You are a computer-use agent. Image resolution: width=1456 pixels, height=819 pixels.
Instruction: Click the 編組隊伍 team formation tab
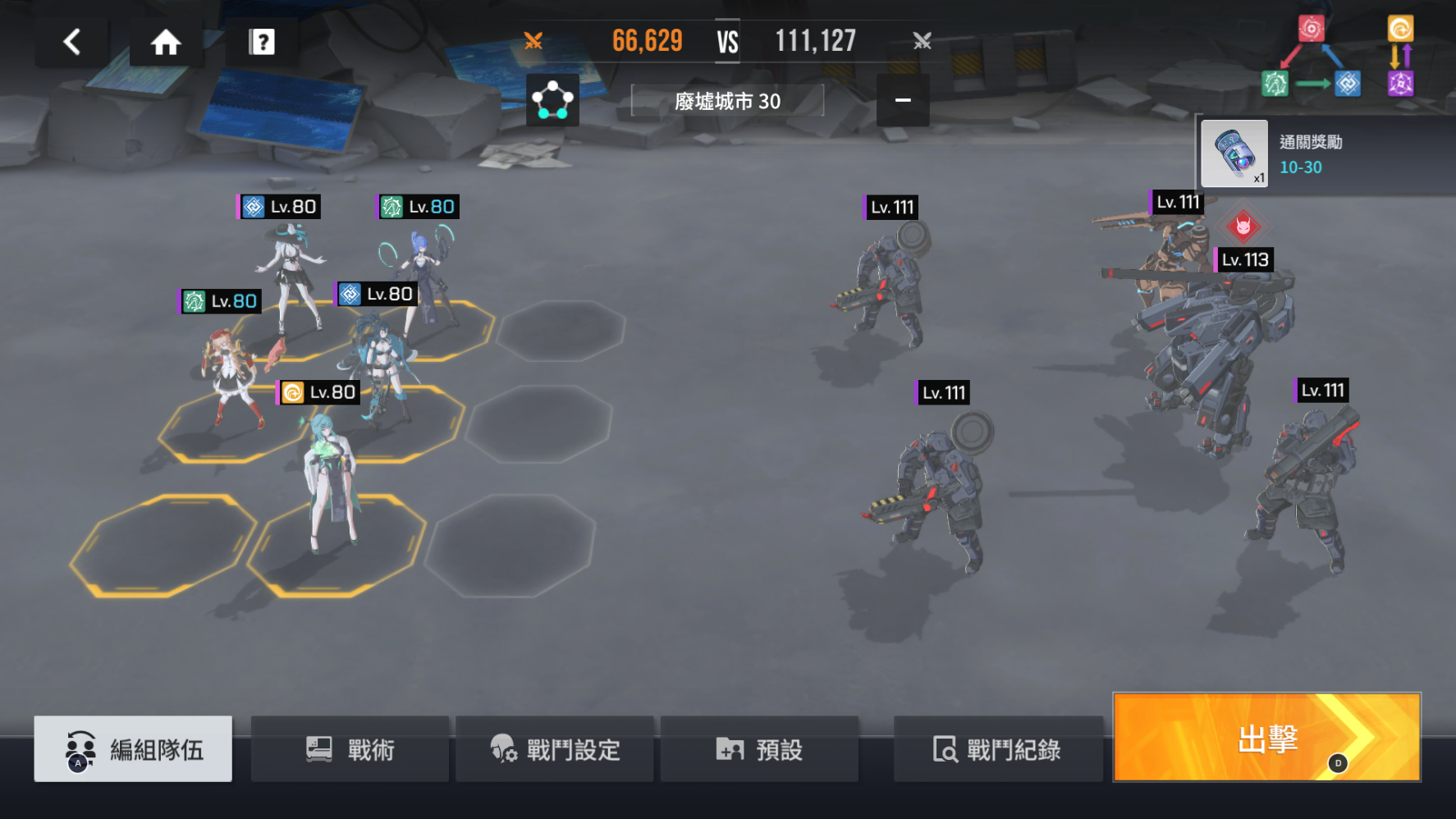(132, 748)
